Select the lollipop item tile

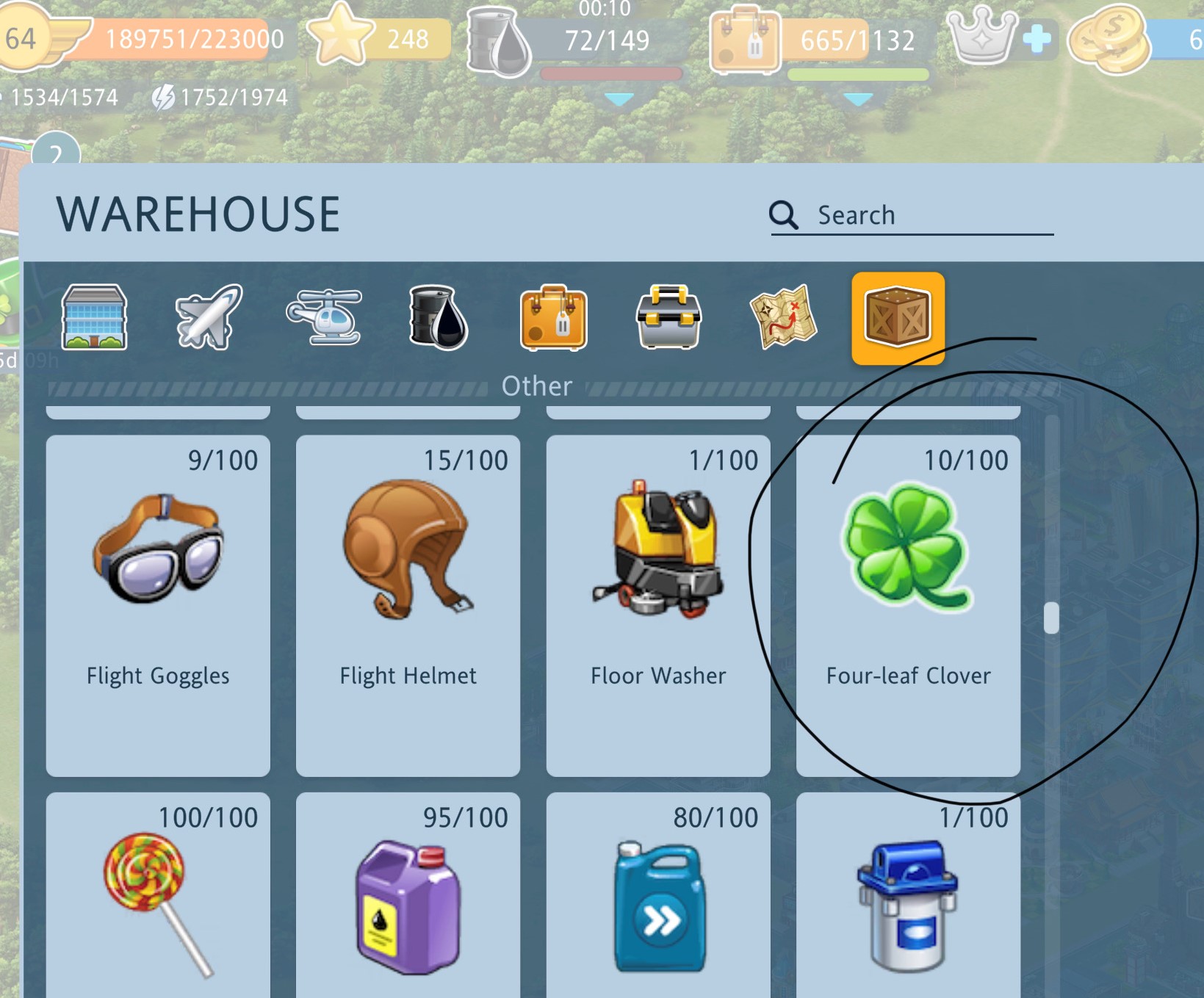tap(158, 896)
